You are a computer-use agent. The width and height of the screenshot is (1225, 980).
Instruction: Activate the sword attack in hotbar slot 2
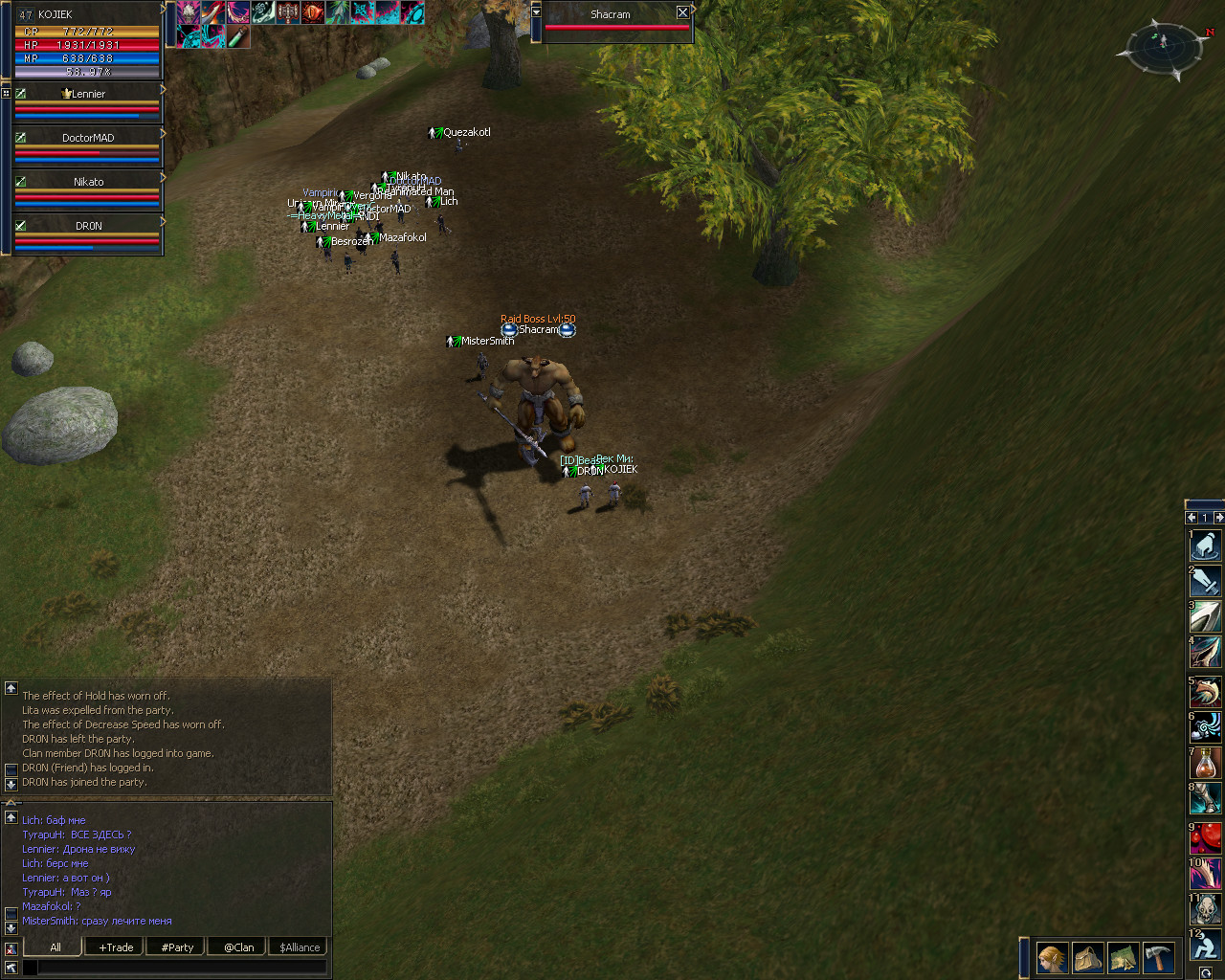click(1206, 581)
